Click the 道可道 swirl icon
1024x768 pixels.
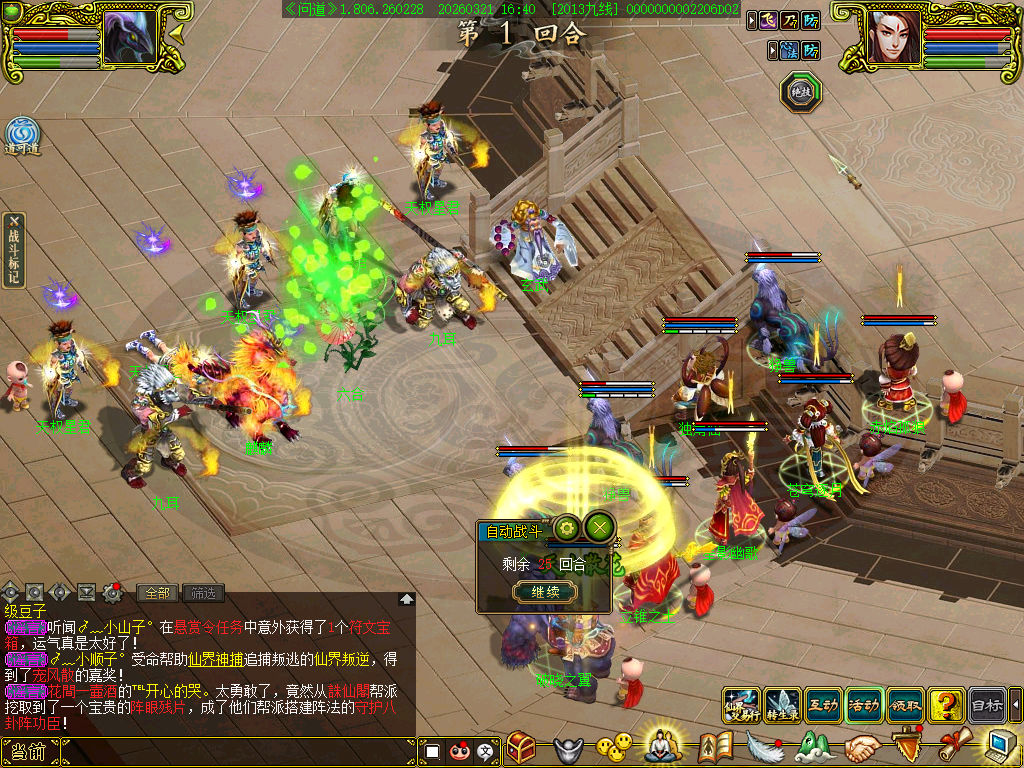click(21, 136)
